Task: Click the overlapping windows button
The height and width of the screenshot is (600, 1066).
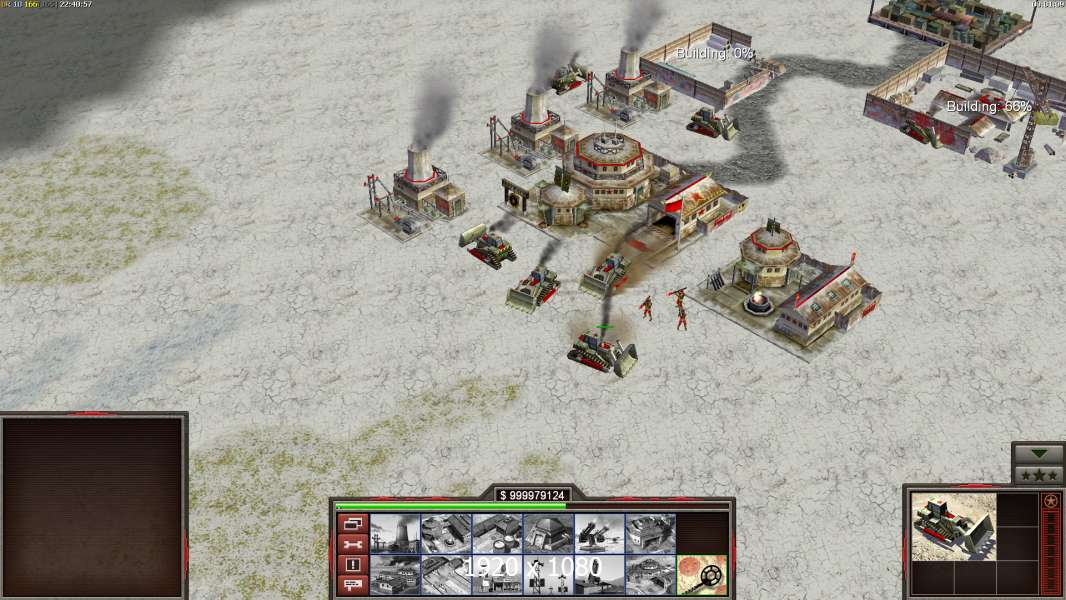Action: [352, 523]
